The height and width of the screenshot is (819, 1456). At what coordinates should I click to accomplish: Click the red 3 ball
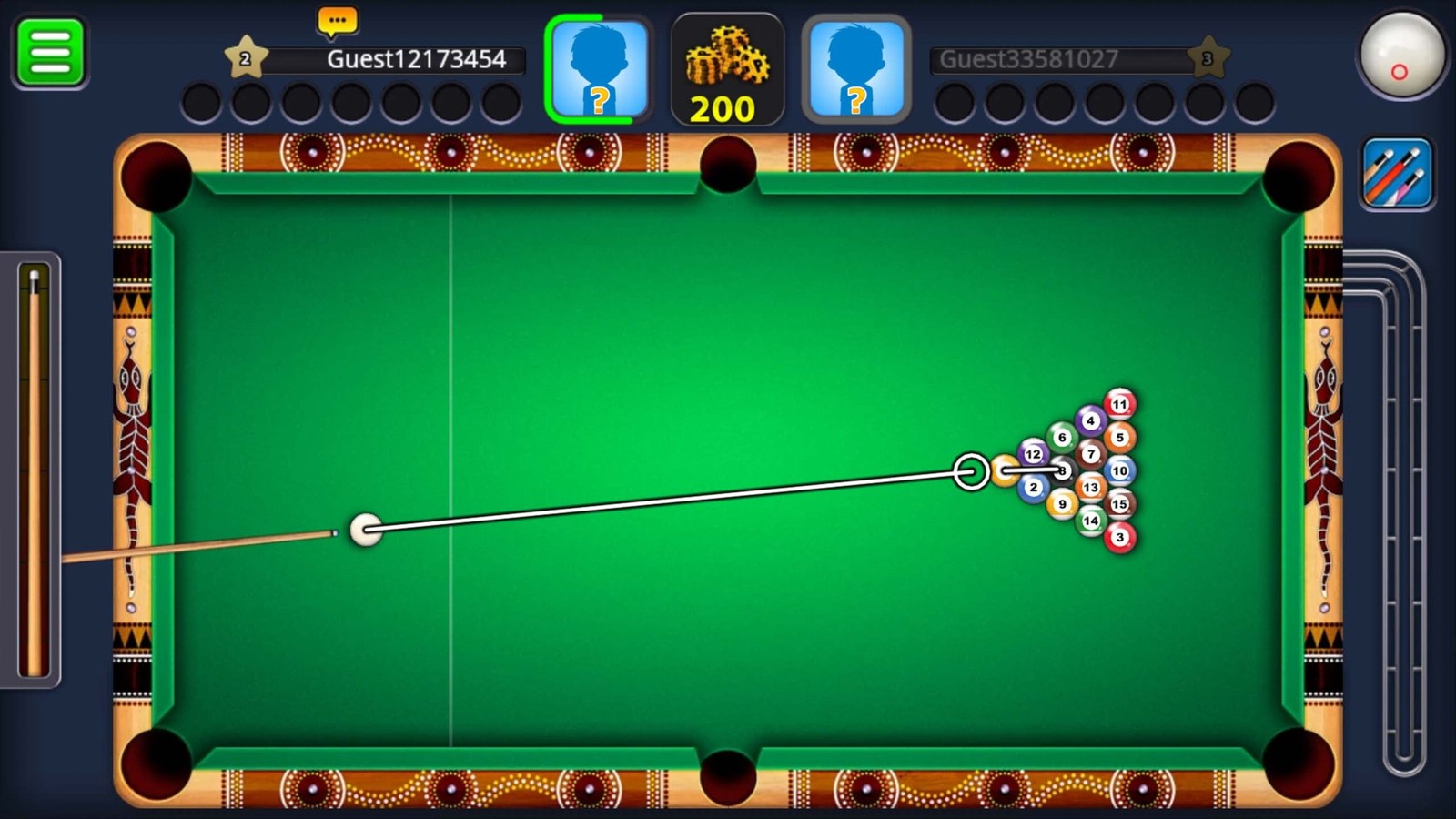pos(1121,538)
